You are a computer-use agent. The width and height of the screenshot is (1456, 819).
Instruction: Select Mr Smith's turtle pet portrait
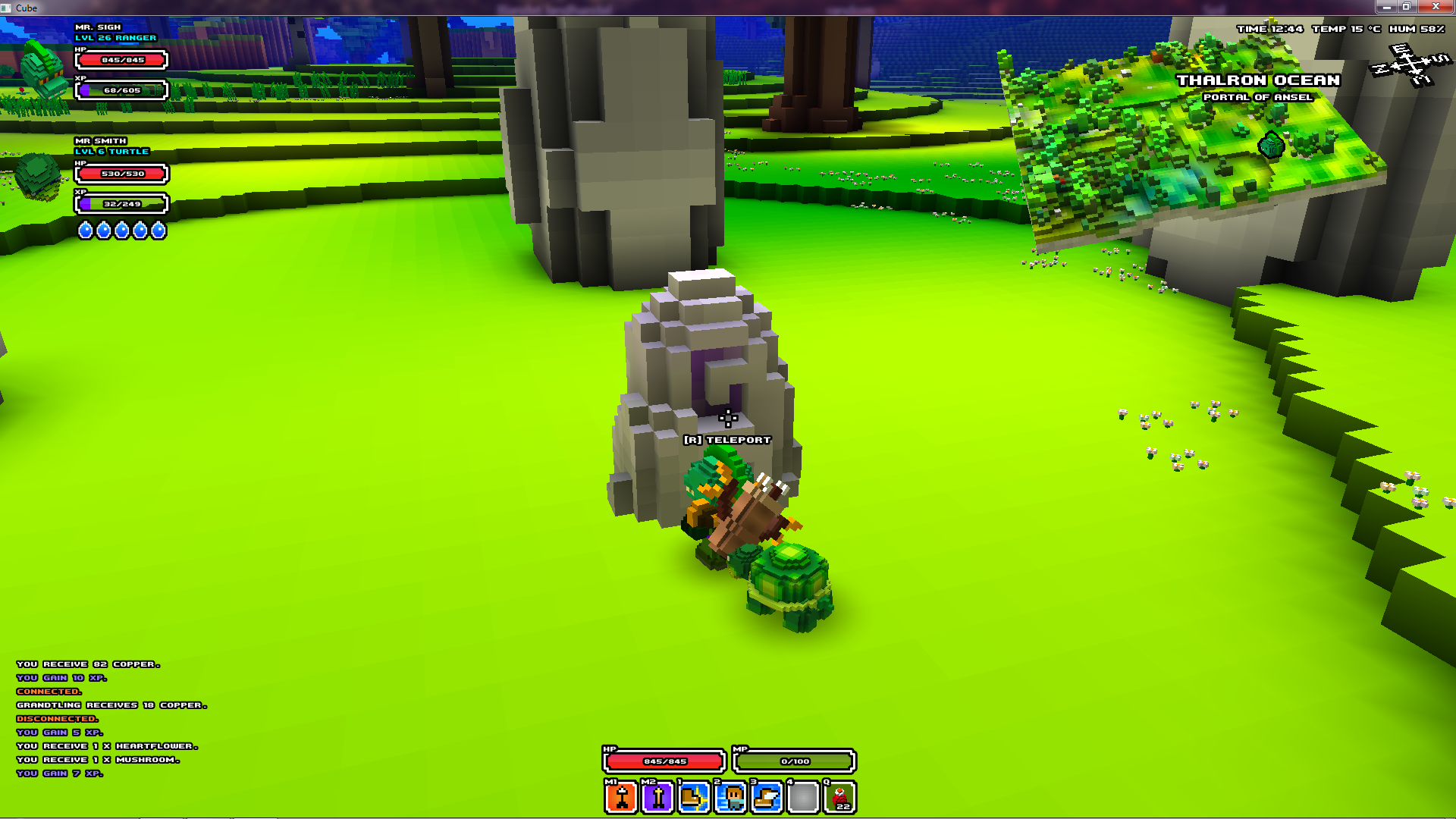tap(38, 177)
